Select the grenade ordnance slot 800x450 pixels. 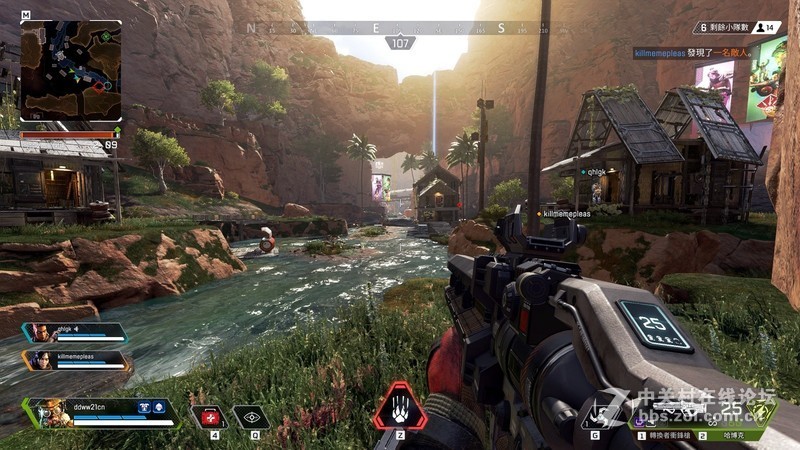(x=597, y=414)
